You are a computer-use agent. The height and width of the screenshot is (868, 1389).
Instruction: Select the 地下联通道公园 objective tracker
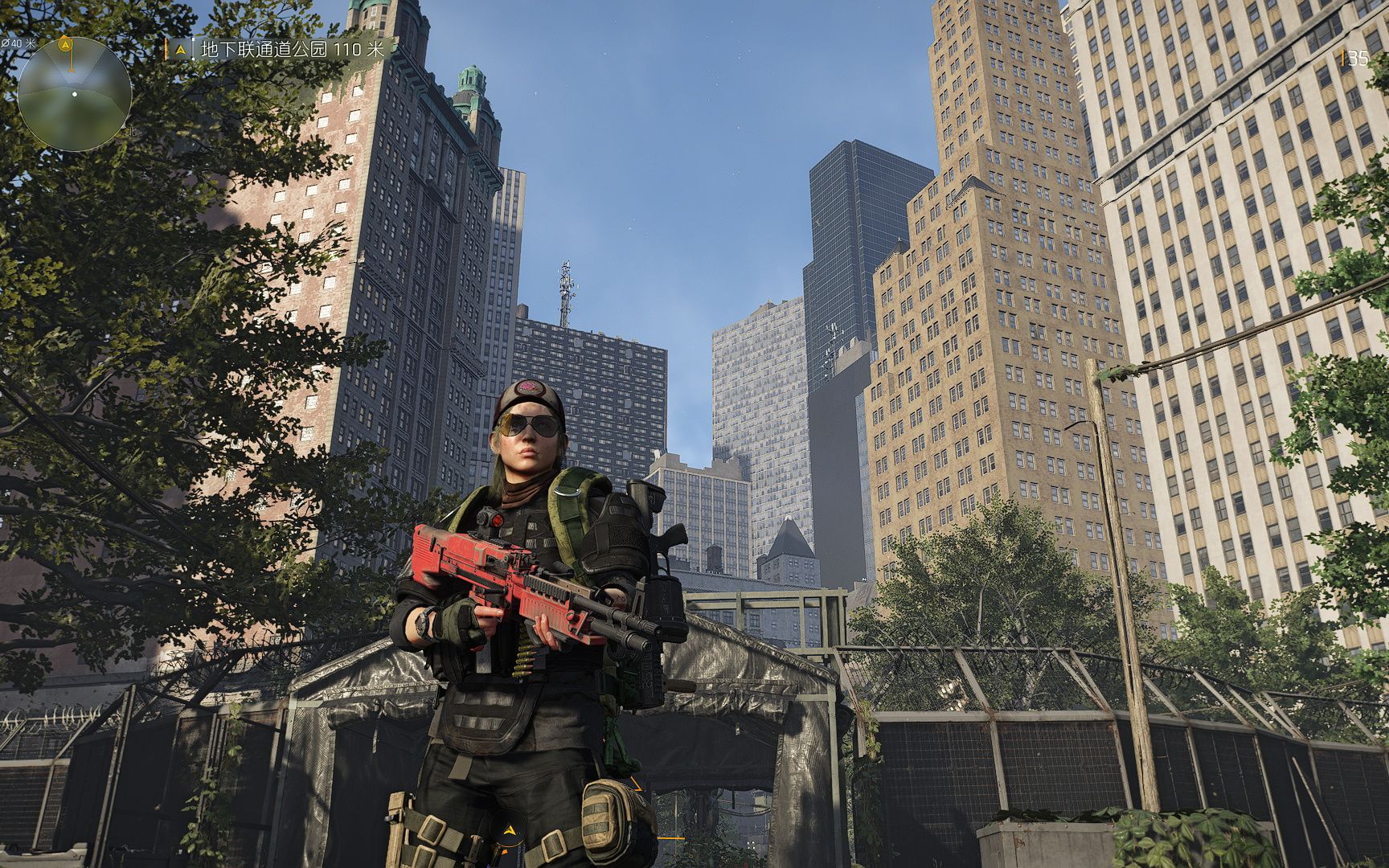291,49
